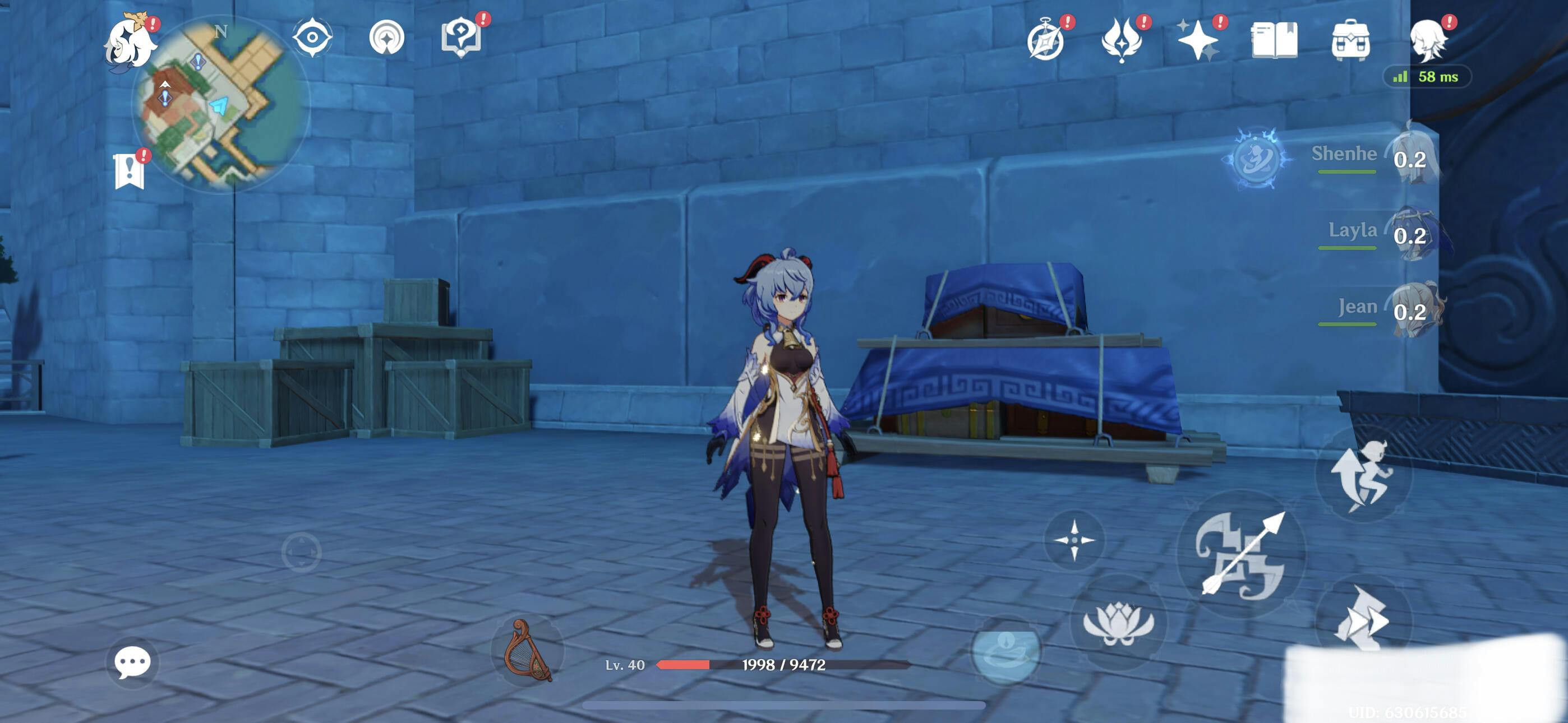
Task: Activate the Elemental Sight eye icon
Action: [312, 38]
